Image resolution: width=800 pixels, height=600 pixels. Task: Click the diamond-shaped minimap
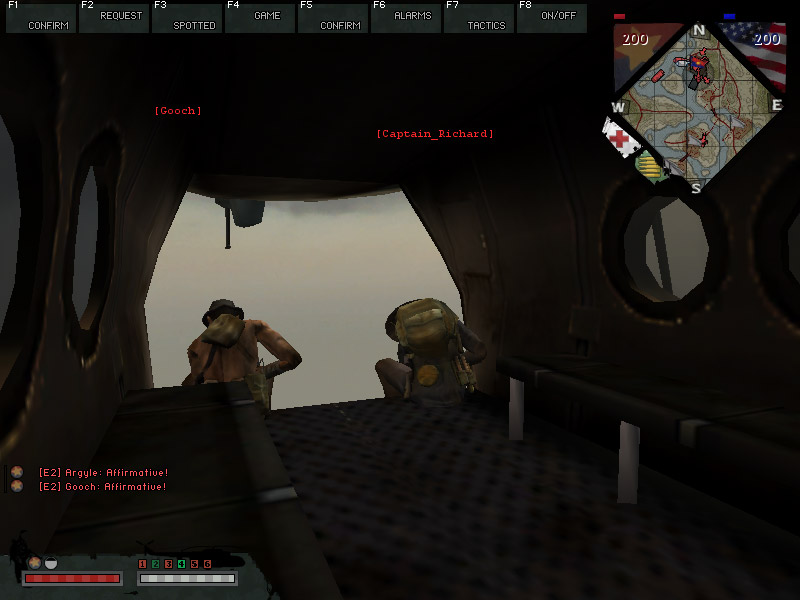click(x=698, y=105)
